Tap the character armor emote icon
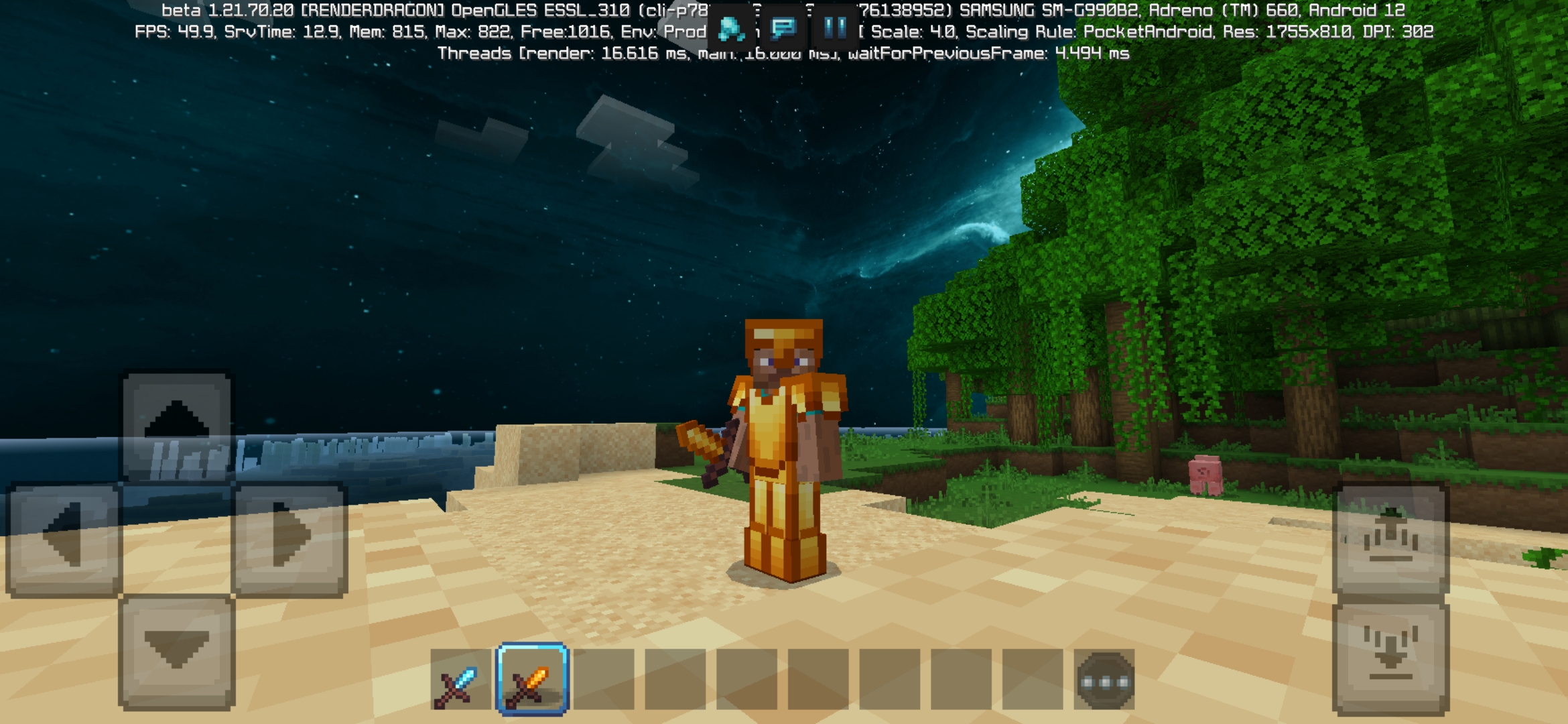1568x724 pixels. [730, 28]
